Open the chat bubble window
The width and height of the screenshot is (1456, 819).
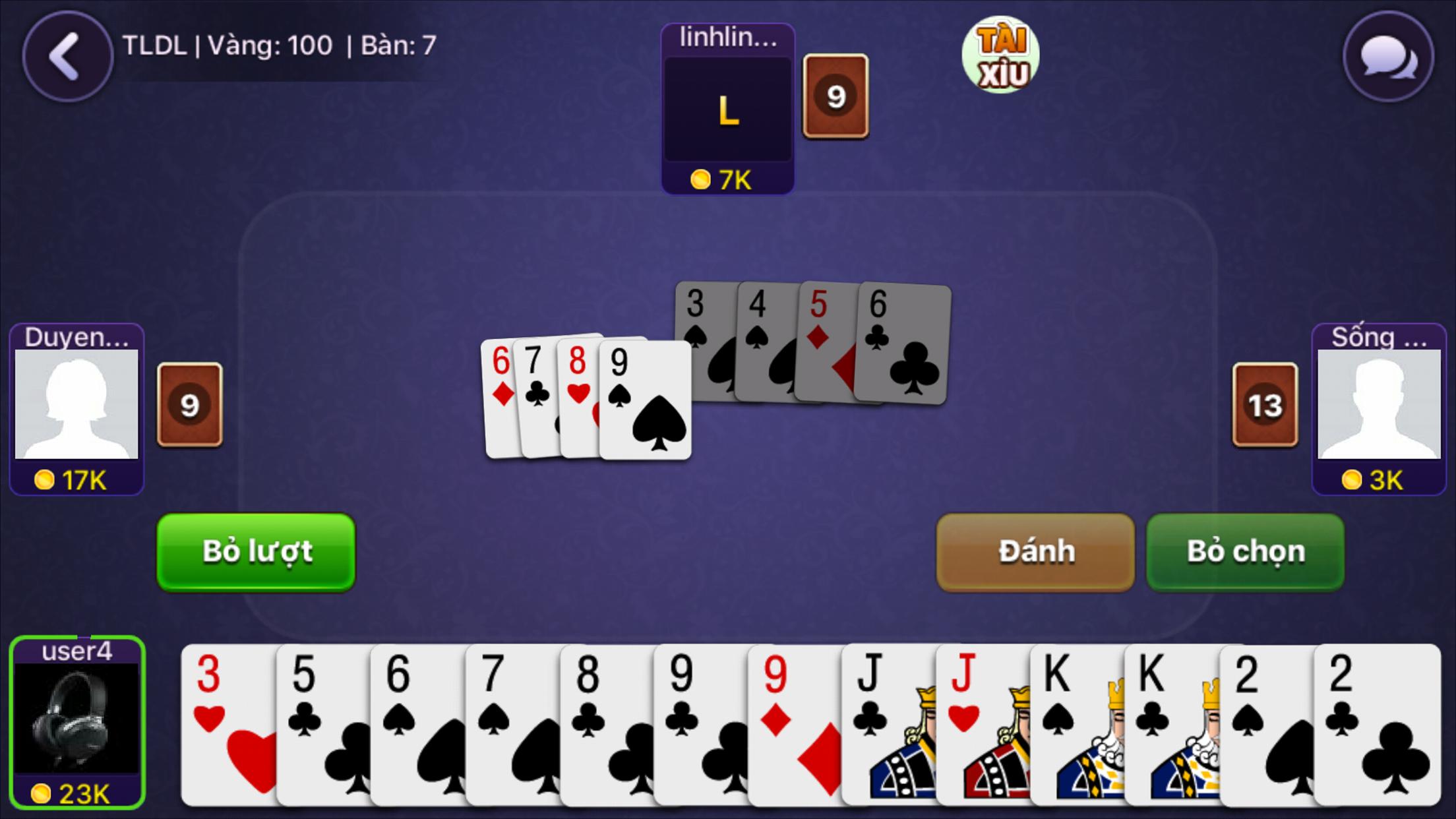(x=1388, y=57)
